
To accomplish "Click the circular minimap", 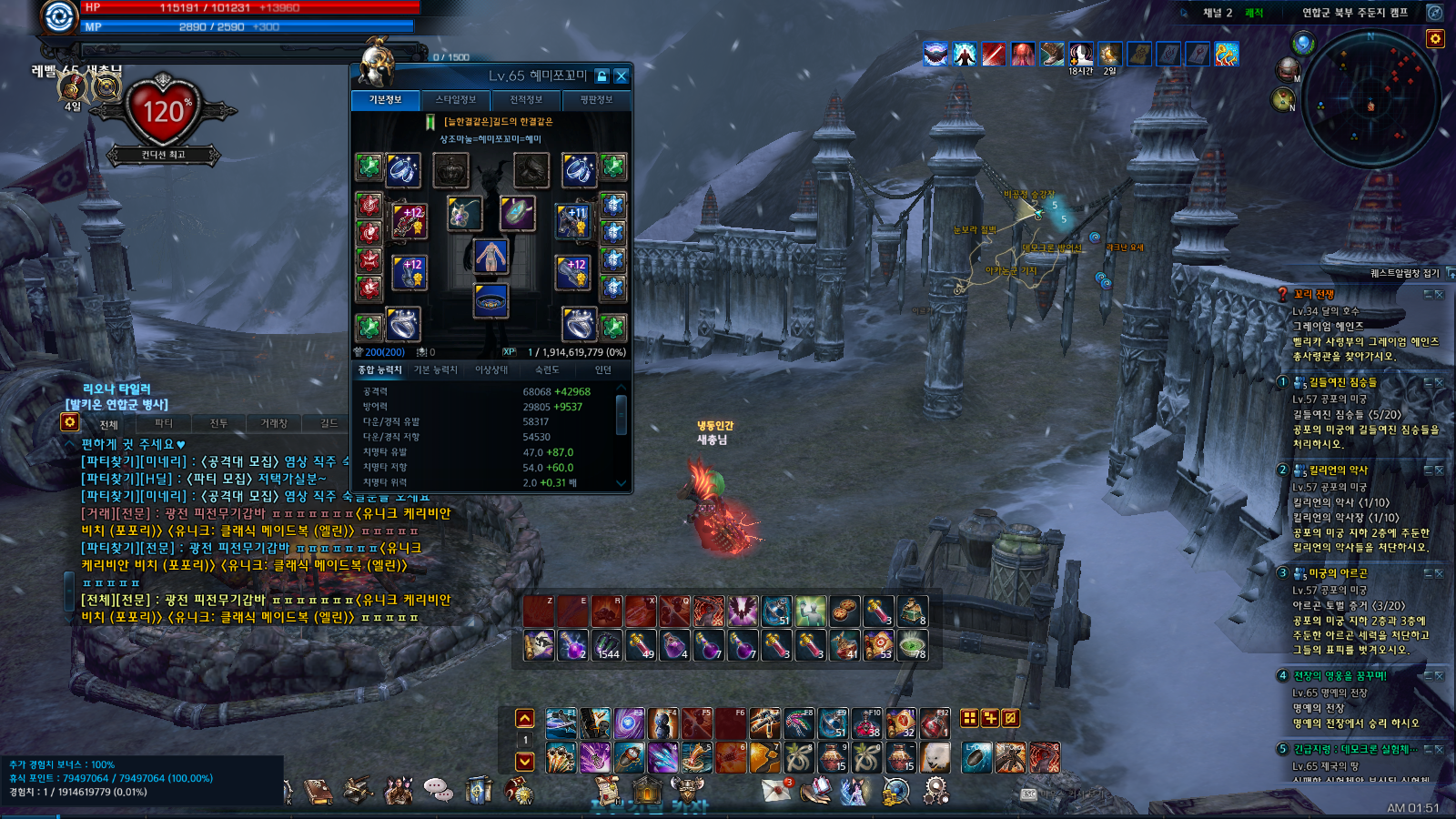I will tap(1370, 100).
